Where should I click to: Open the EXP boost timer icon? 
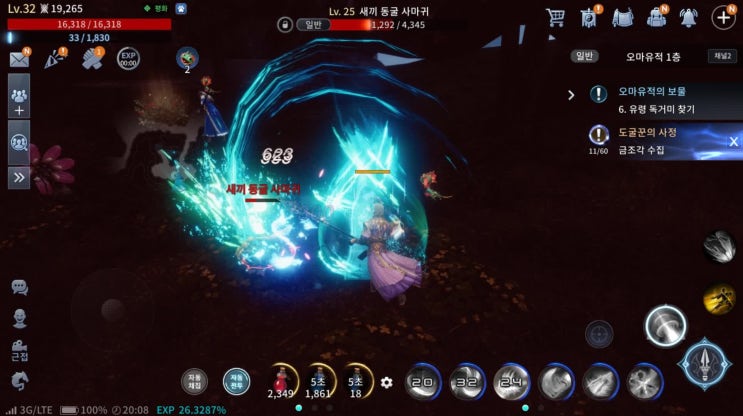pos(128,58)
